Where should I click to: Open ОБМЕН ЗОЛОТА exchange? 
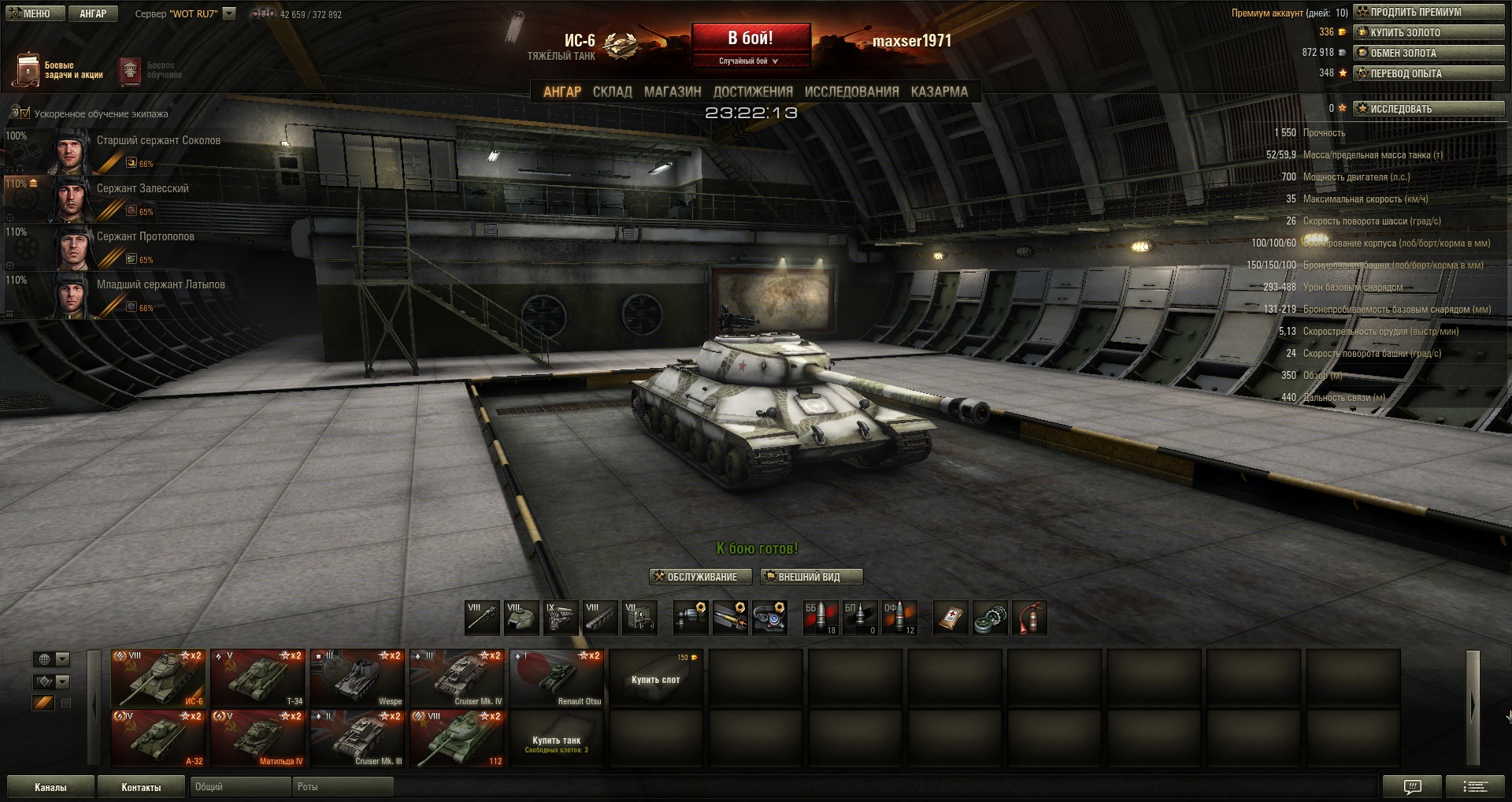[1429, 53]
